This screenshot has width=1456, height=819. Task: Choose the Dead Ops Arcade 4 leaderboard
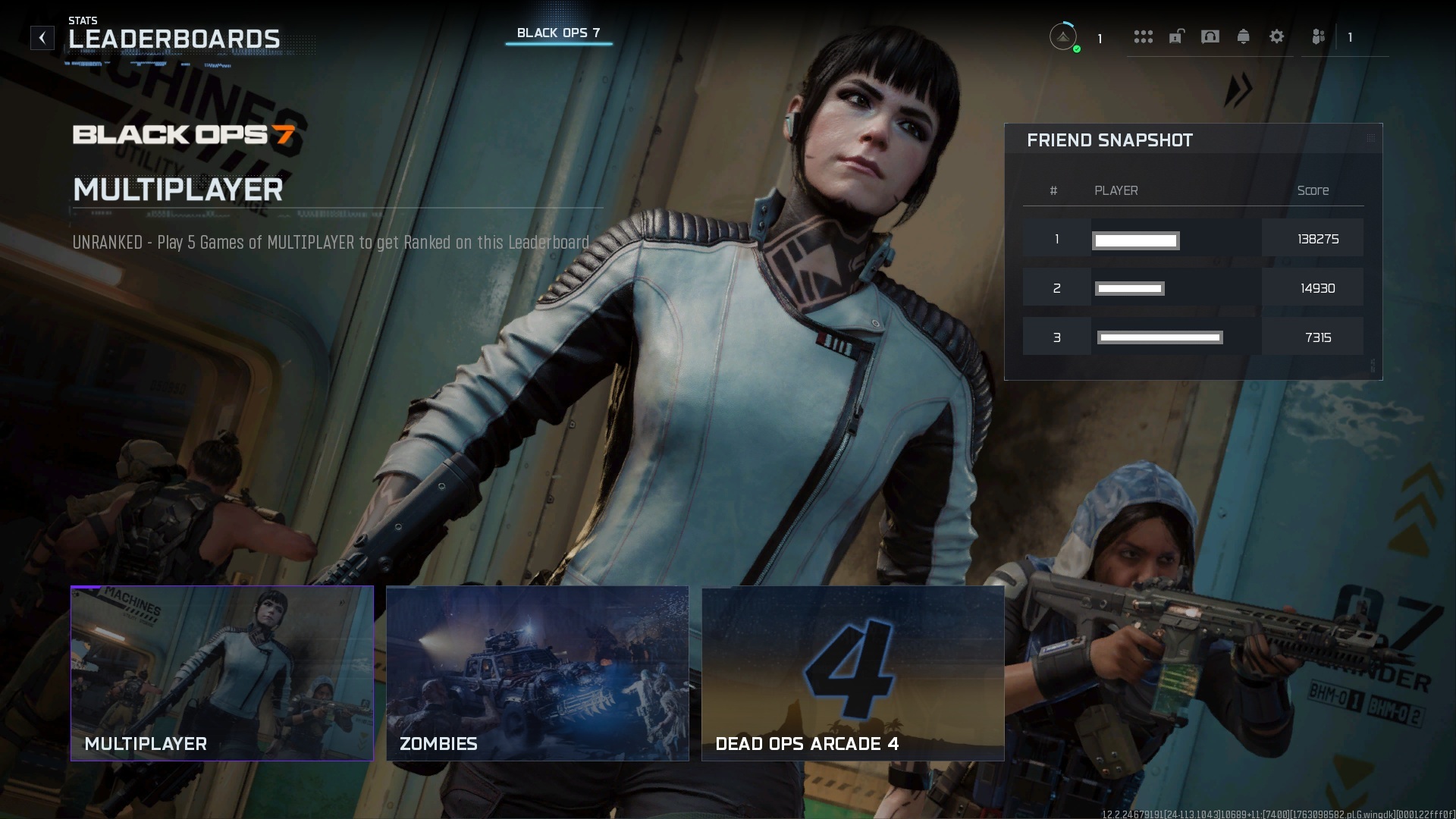(852, 673)
